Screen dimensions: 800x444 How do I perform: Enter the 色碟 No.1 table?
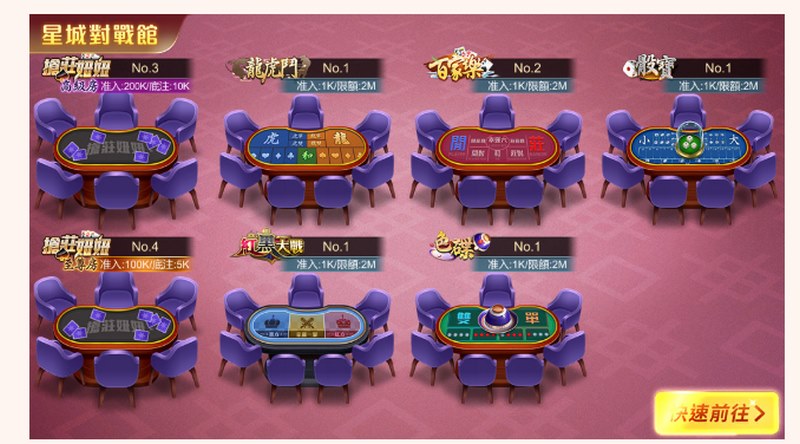tap(498, 323)
